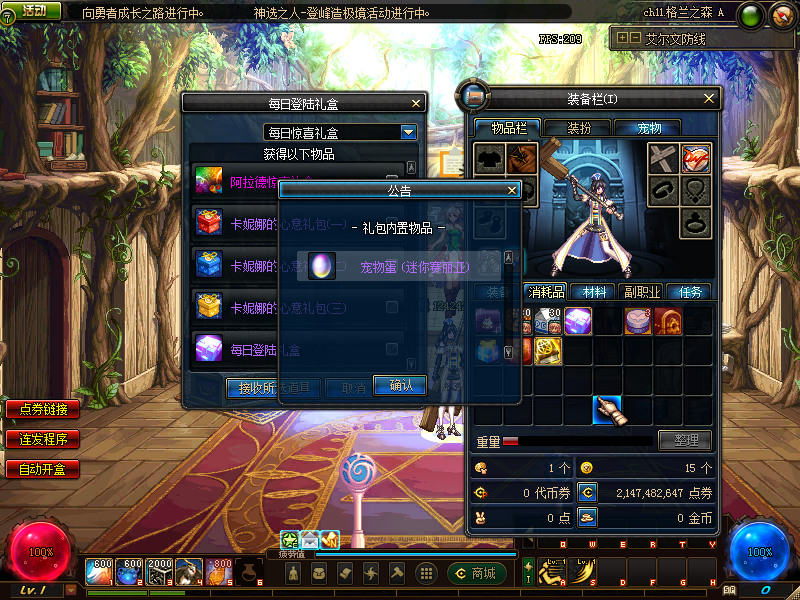The height and width of the screenshot is (600, 800).
Task: Start 自动开盒 auto box opening
Action: click(43, 469)
